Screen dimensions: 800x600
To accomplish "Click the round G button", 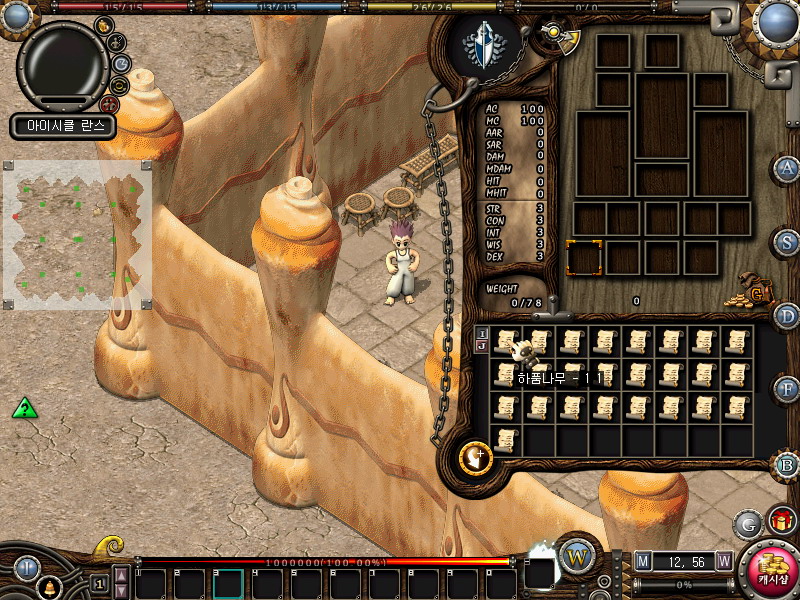I will 748,524.
